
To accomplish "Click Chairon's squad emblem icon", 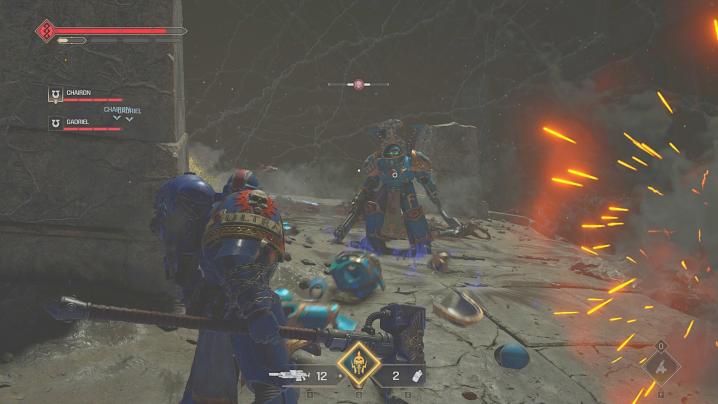I will [x=54, y=95].
